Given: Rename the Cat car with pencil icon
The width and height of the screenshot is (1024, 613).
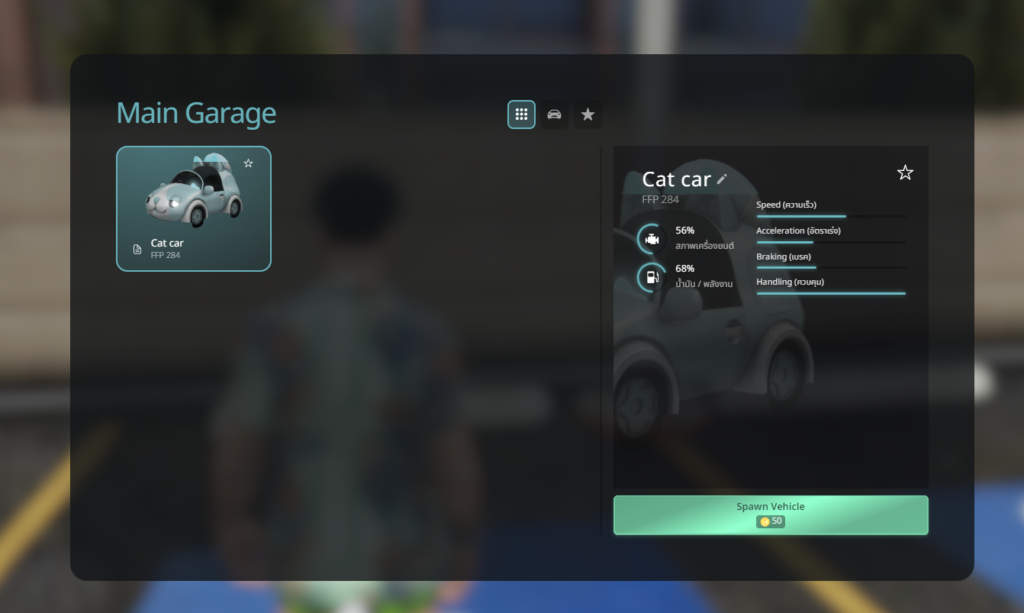Looking at the screenshot, I should click(x=722, y=179).
